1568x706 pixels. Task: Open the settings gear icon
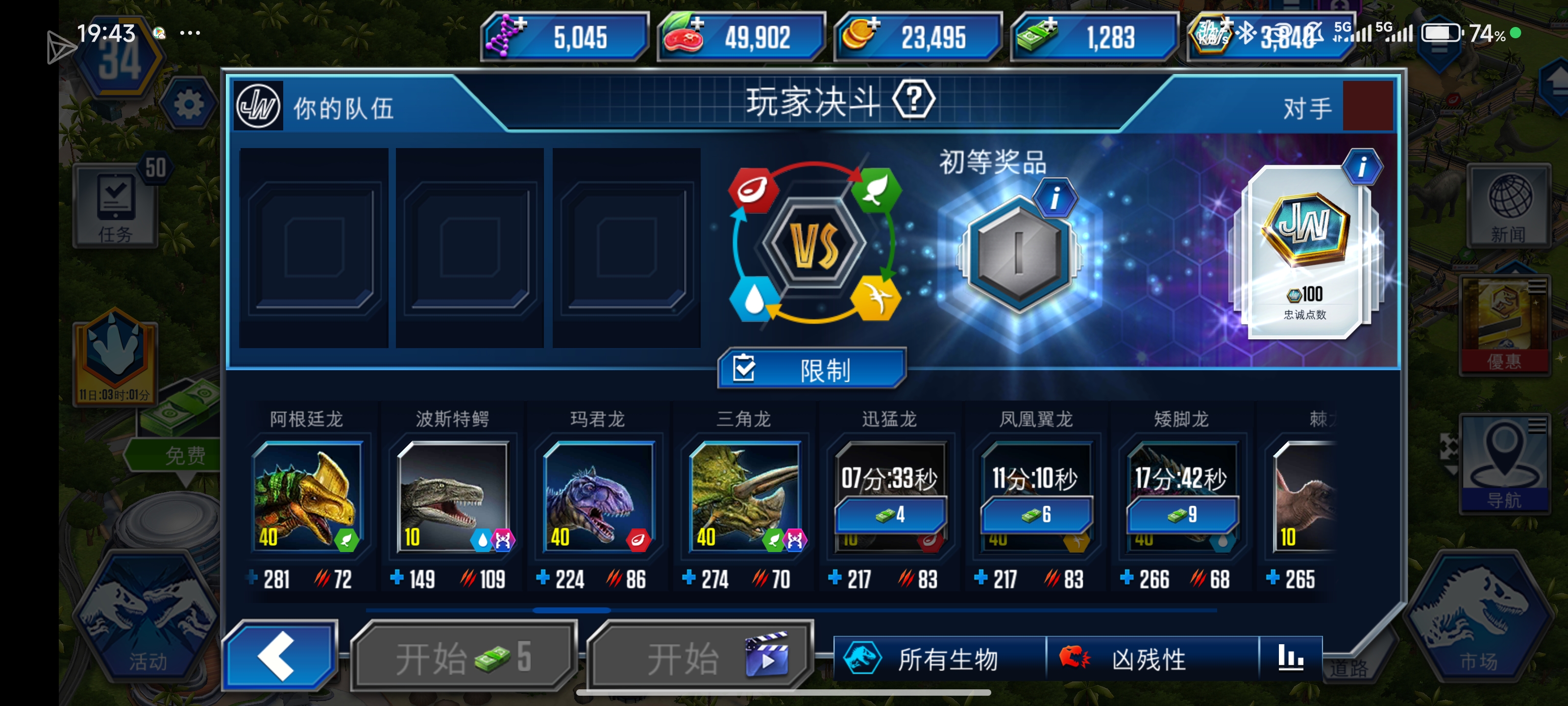[189, 103]
